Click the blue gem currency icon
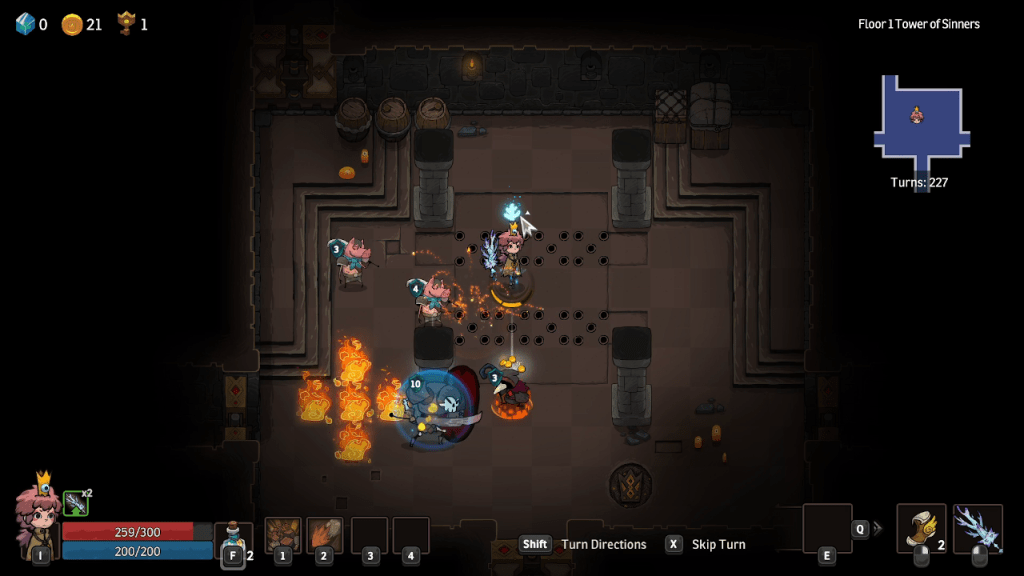 coord(25,24)
